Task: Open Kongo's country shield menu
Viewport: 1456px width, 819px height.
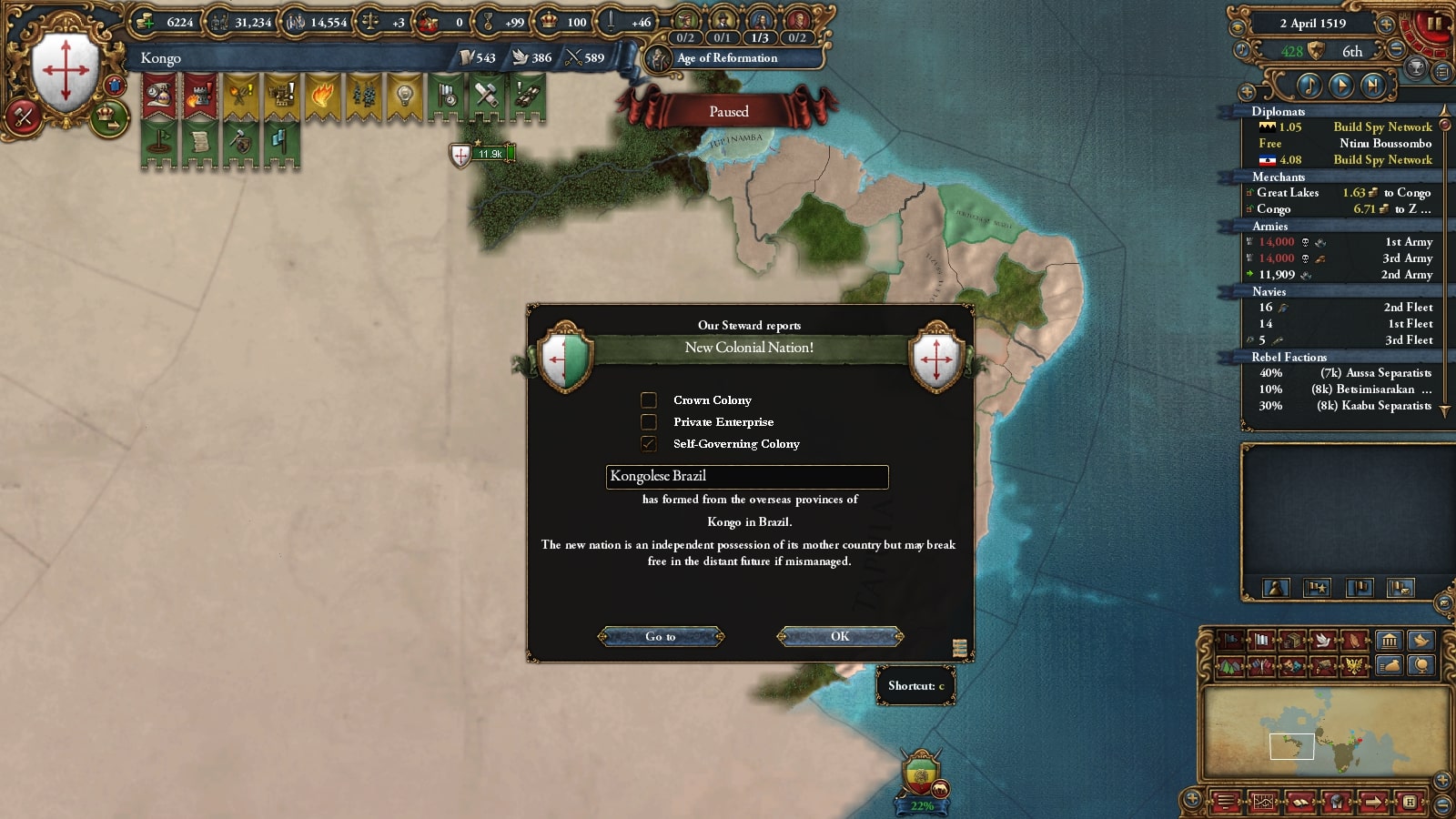Action: coord(65,72)
